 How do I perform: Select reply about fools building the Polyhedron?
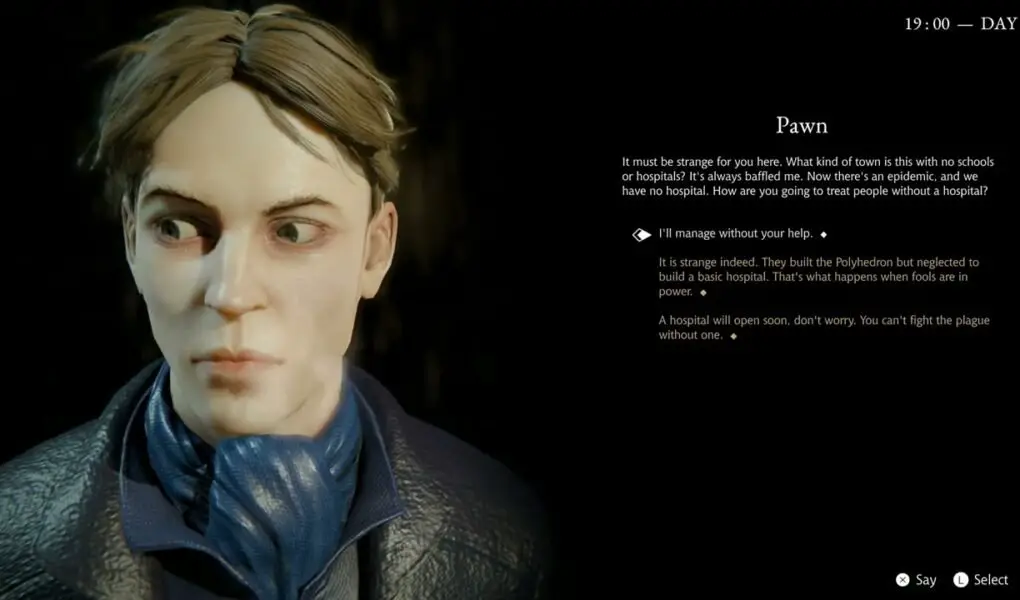(x=818, y=277)
